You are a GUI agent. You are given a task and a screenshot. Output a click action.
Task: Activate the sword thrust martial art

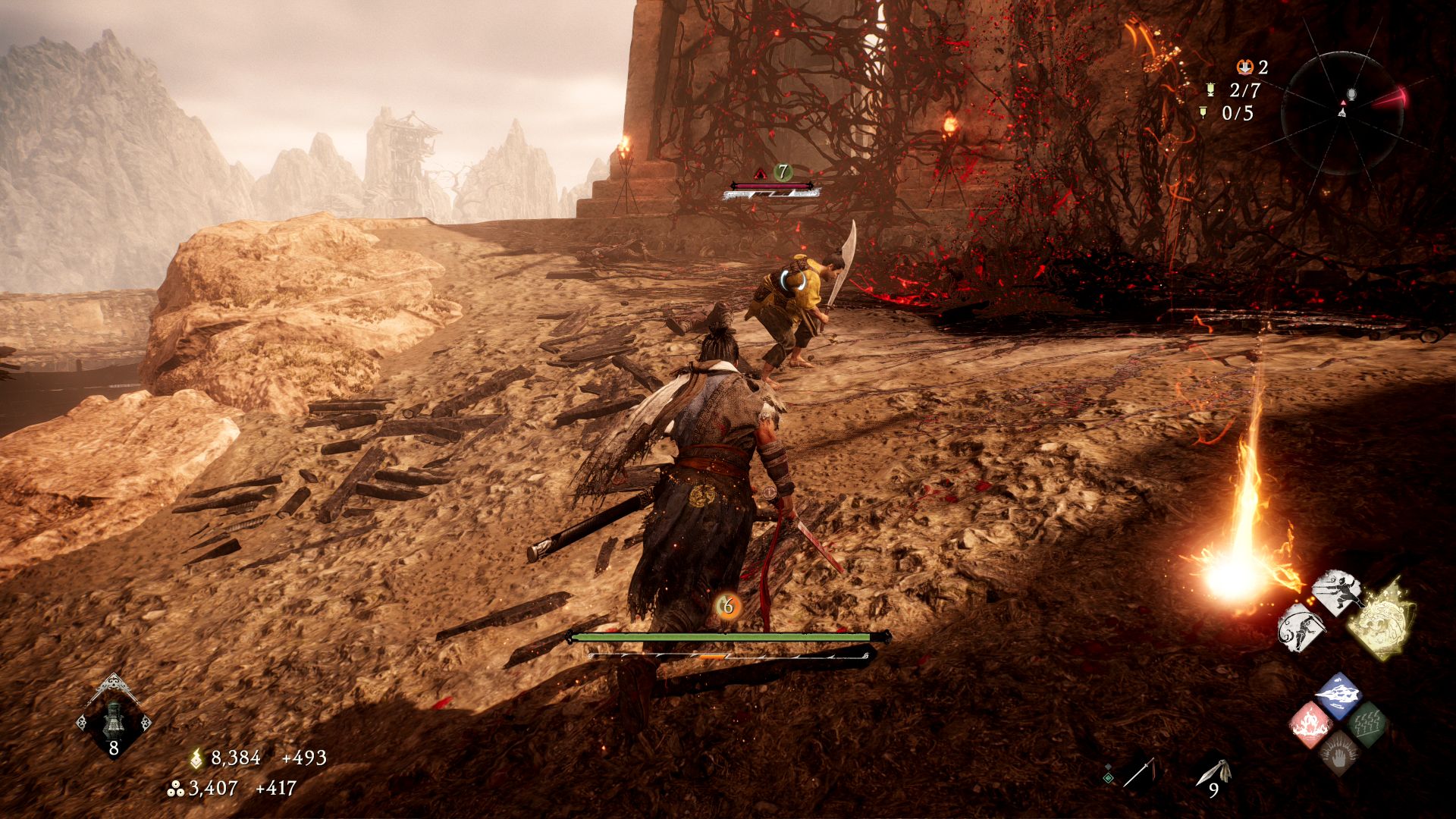(x=1337, y=593)
